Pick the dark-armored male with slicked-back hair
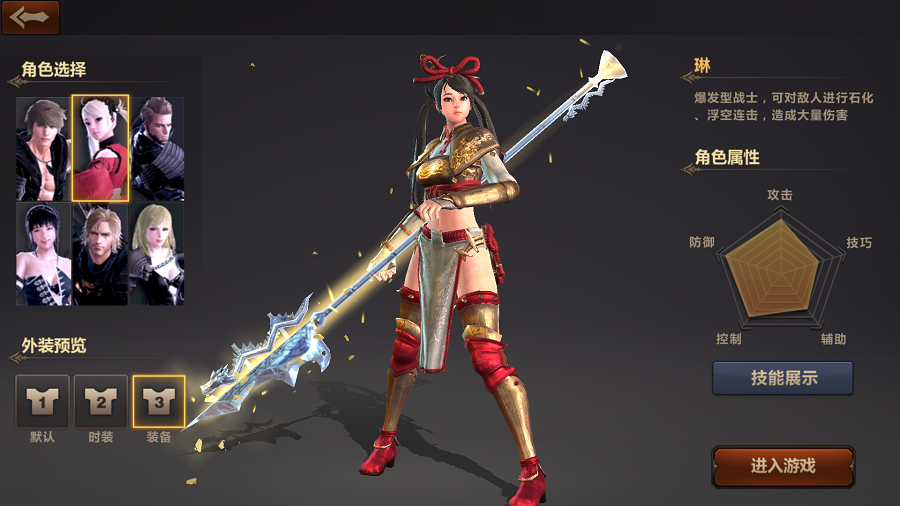This screenshot has width=900, height=506. point(157,148)
